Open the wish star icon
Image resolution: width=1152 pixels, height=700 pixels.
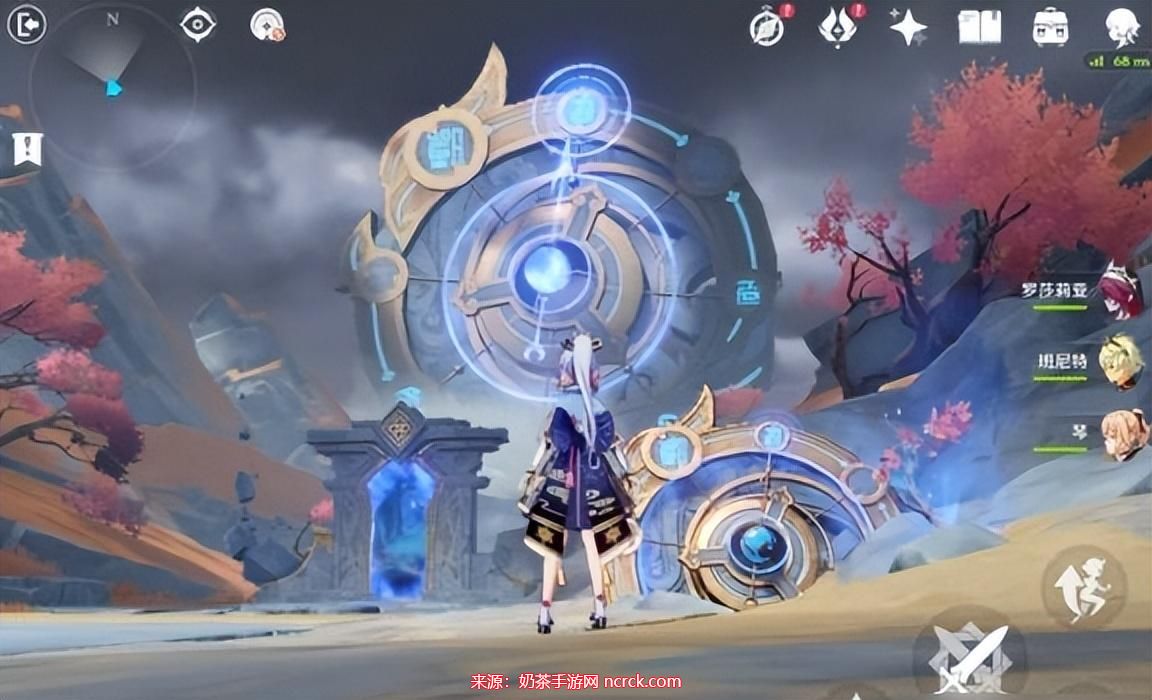tap(908, 27)
